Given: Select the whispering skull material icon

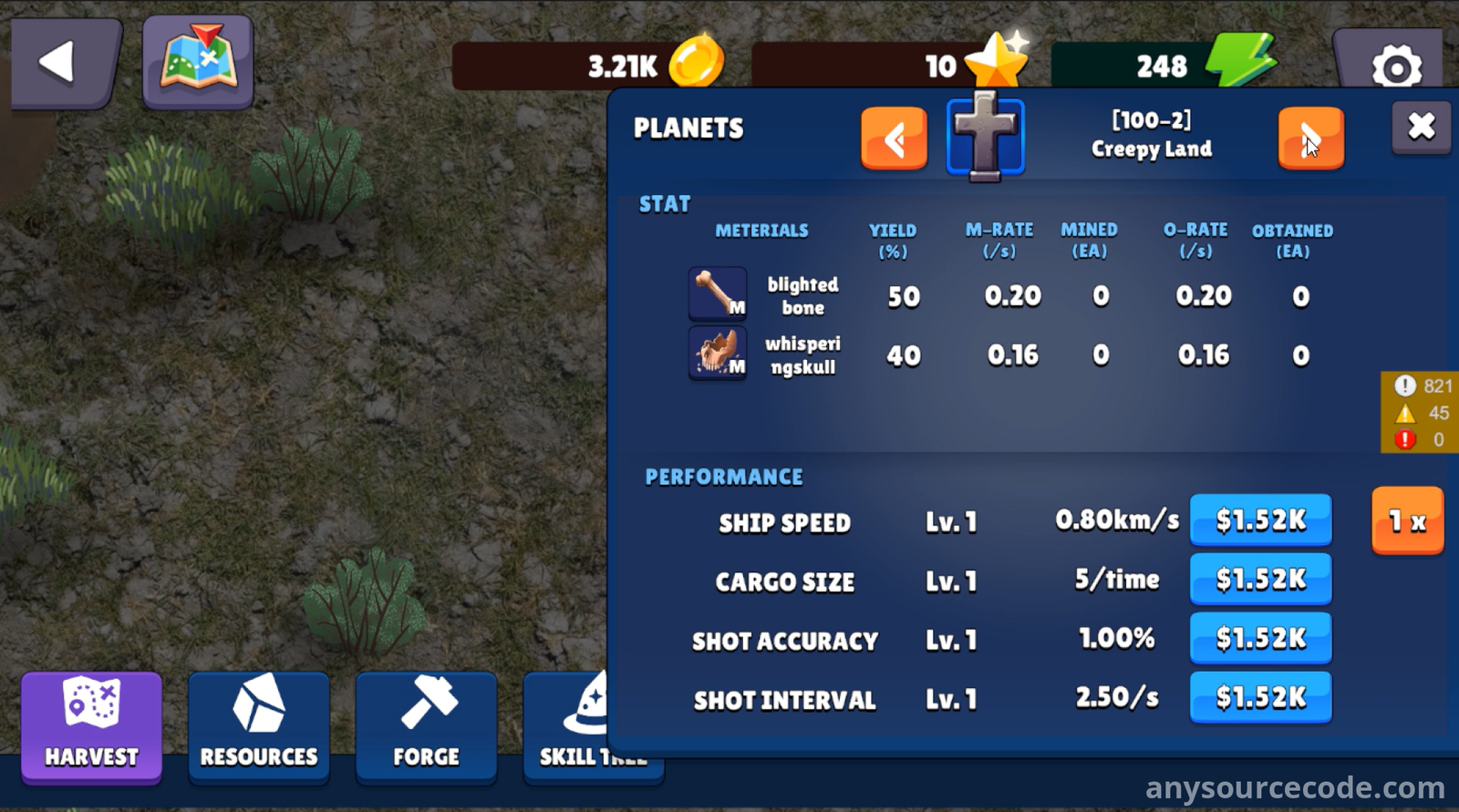Looking at the screenshot, I should 718,354.
